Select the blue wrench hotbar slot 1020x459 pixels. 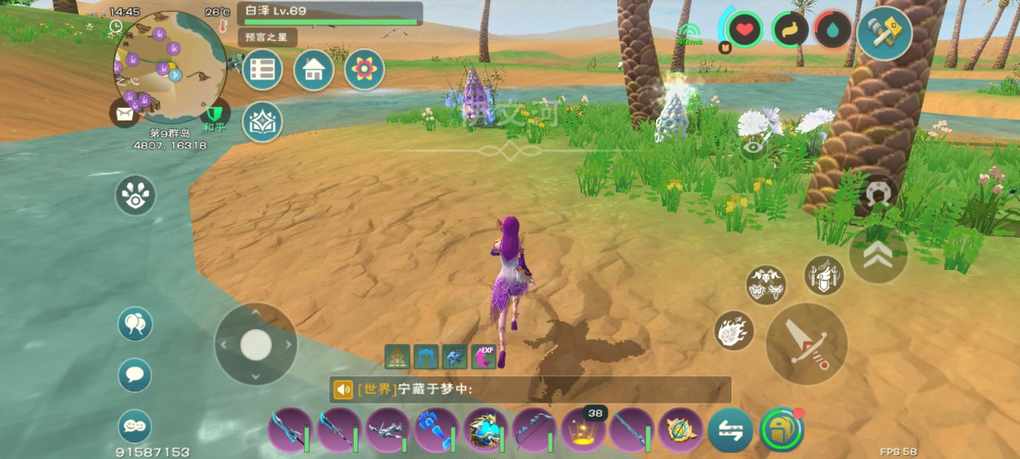coord(435,432)
